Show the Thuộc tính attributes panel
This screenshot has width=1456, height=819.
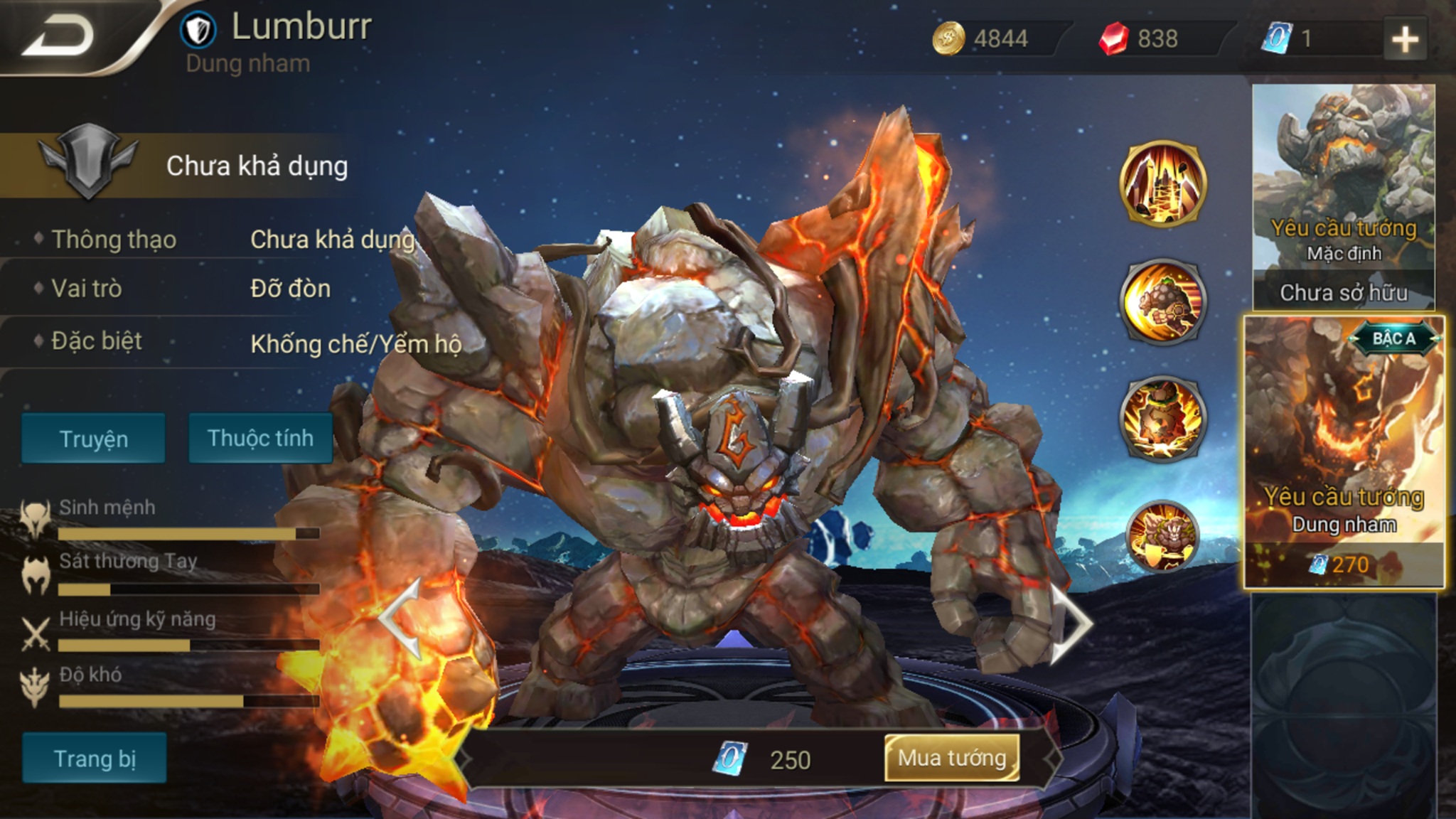[260, 438]
